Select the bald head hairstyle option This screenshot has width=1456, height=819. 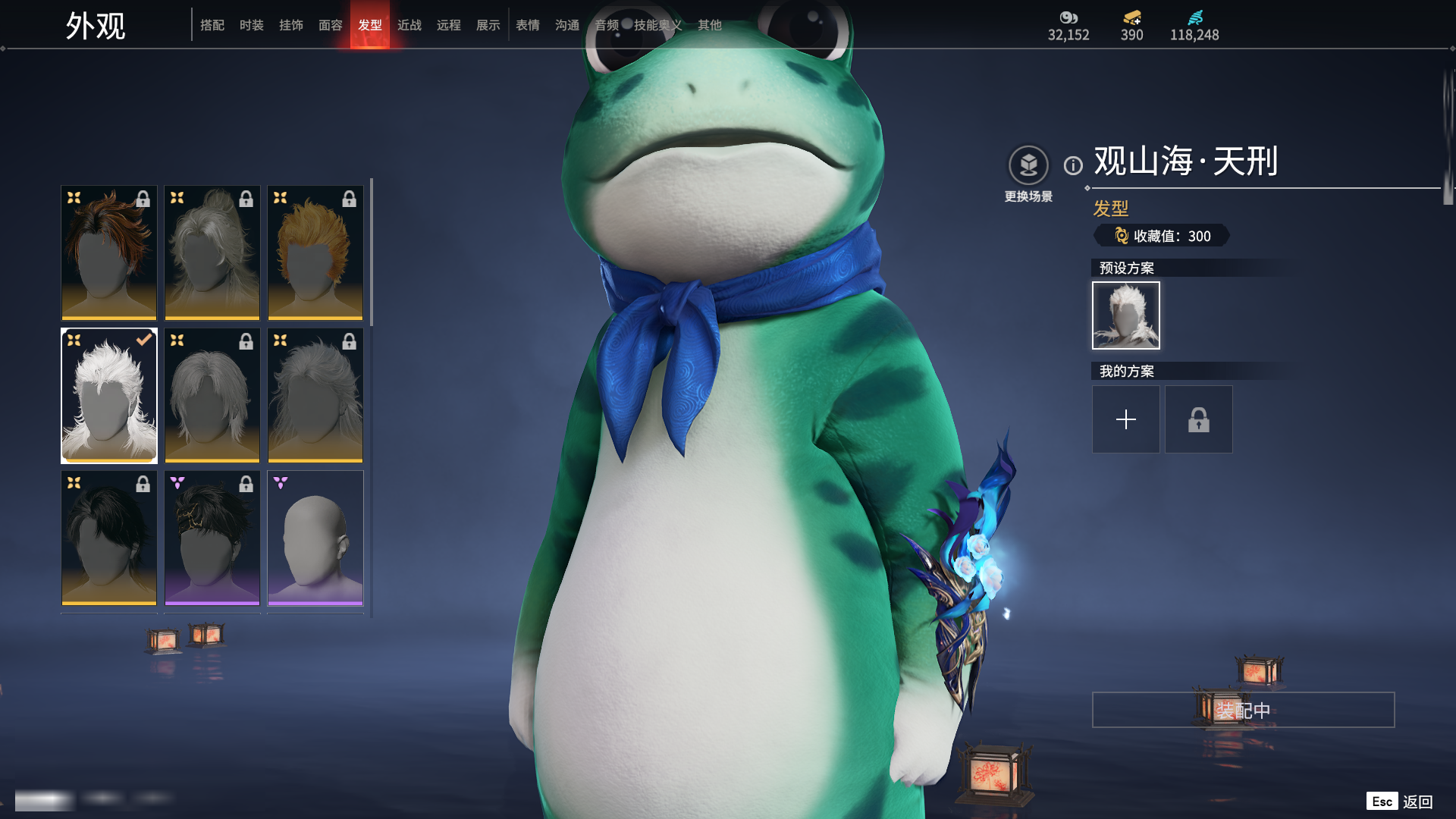click(315, 538)
